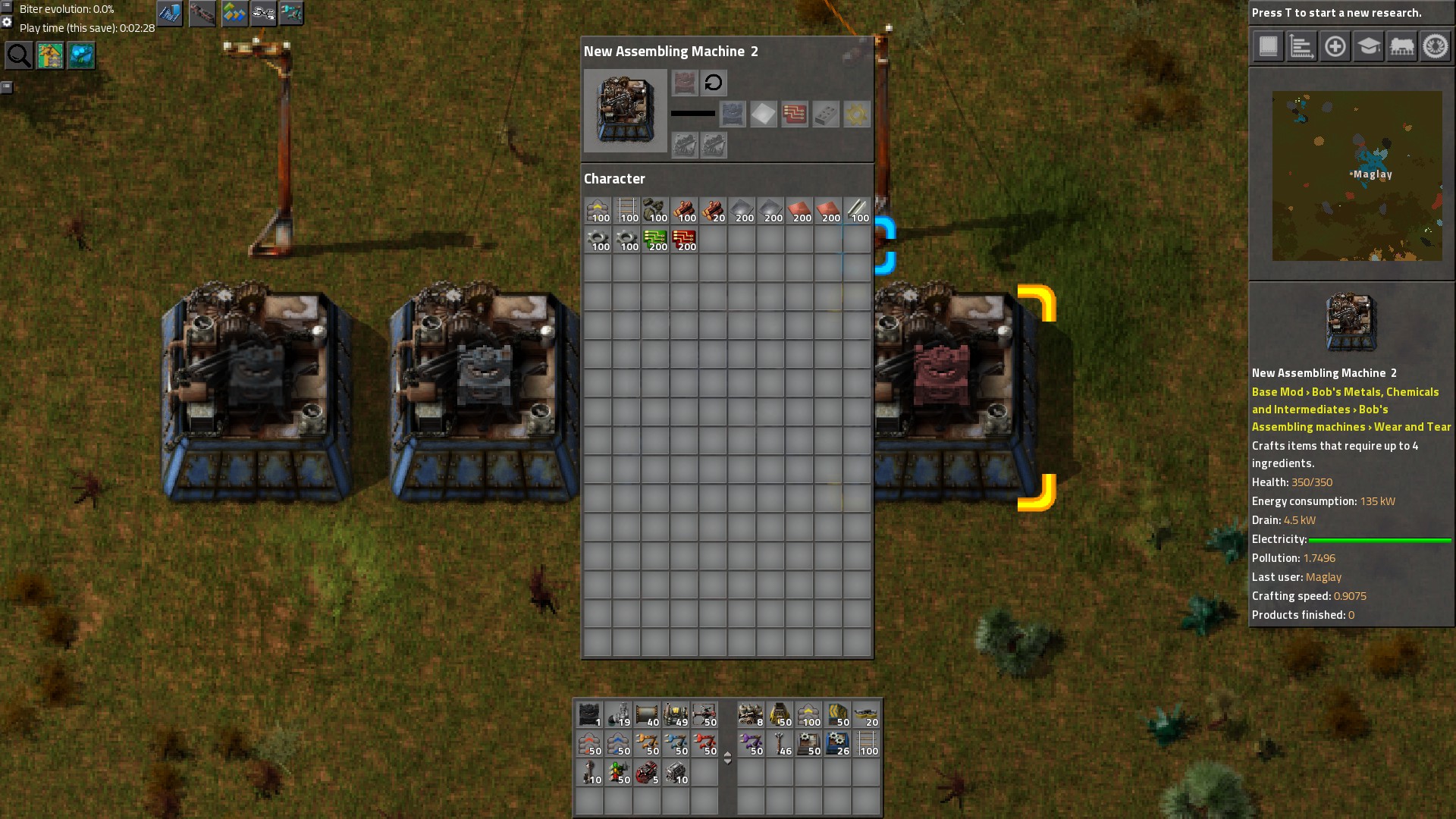Image resolution: width=1456 pixels, height=819 pixels.
Task: Select the purple inserter quickbar slot
Action: pos(751,744)
